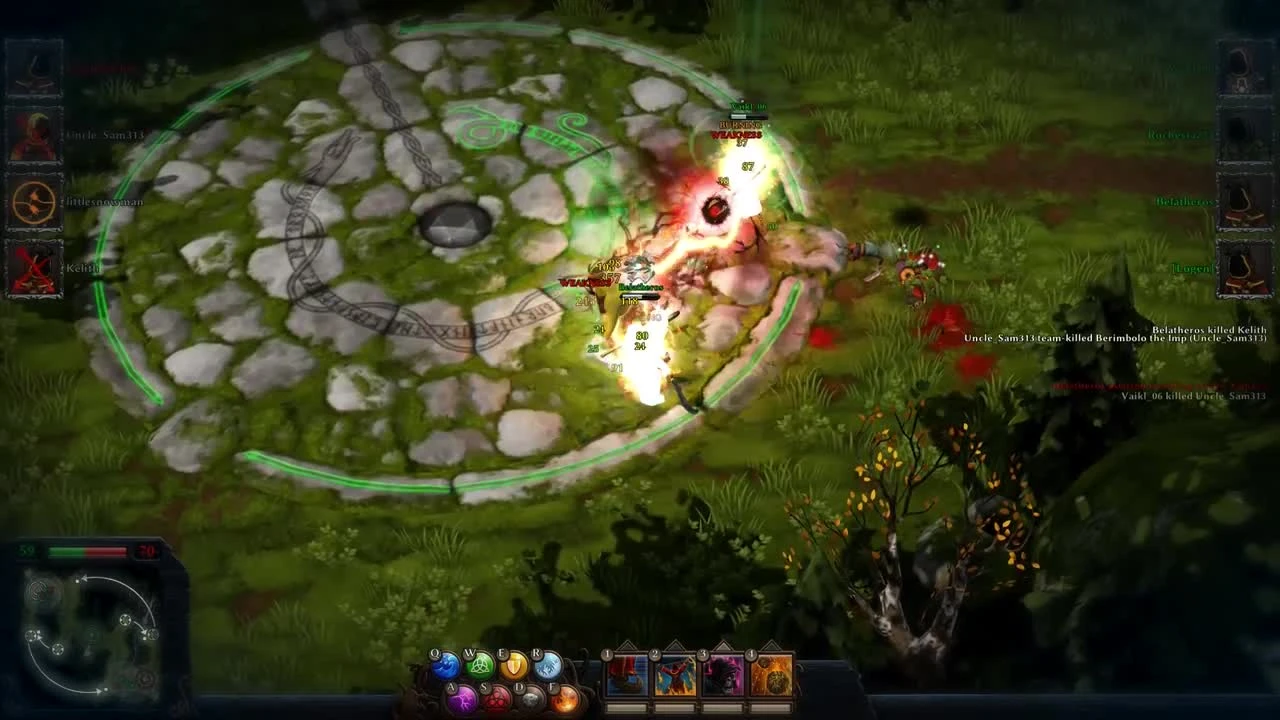Select the Earth element on D

pyautogui.click(x=531, y=699)
